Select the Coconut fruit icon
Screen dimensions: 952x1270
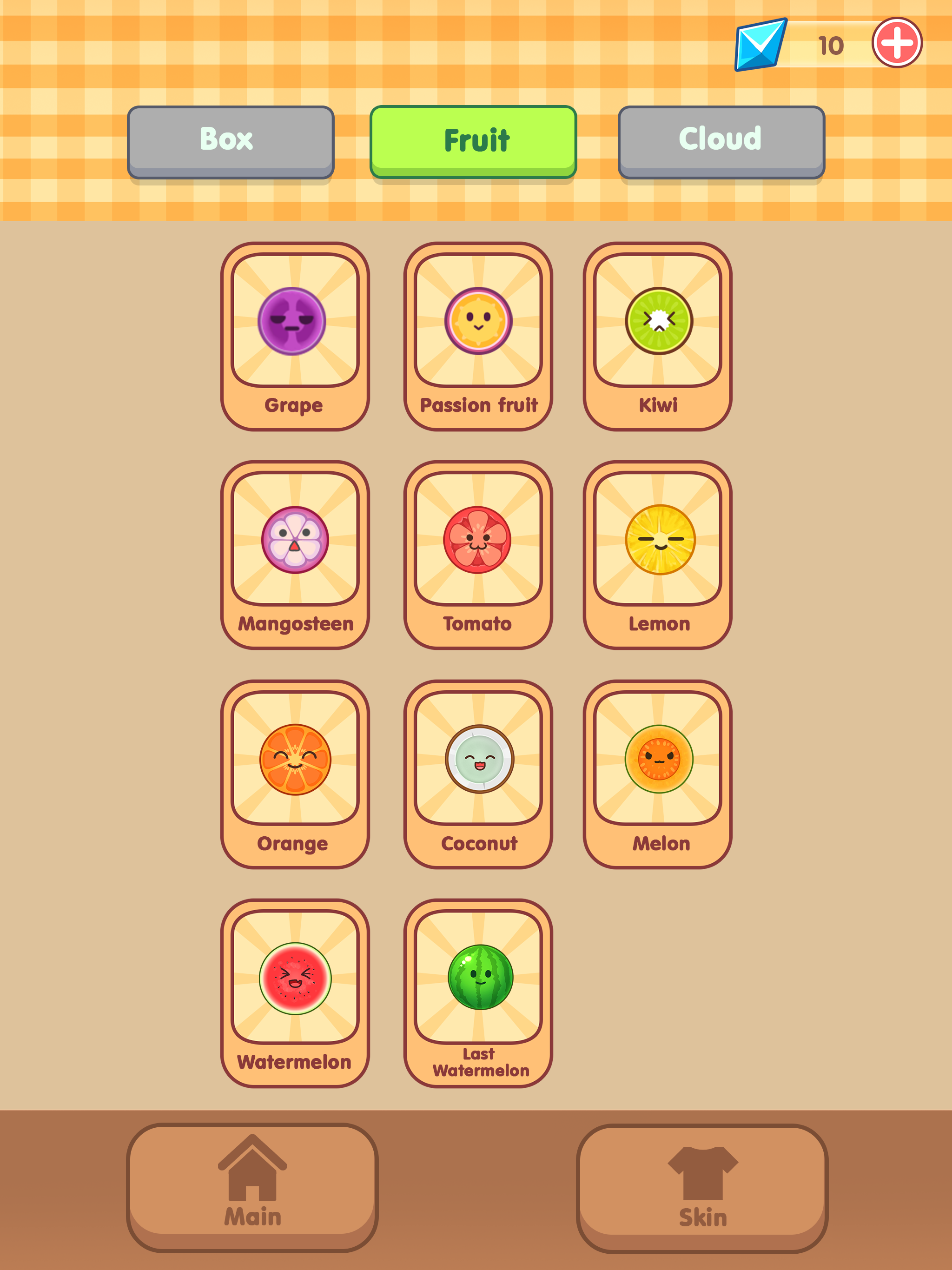[479, 759]
